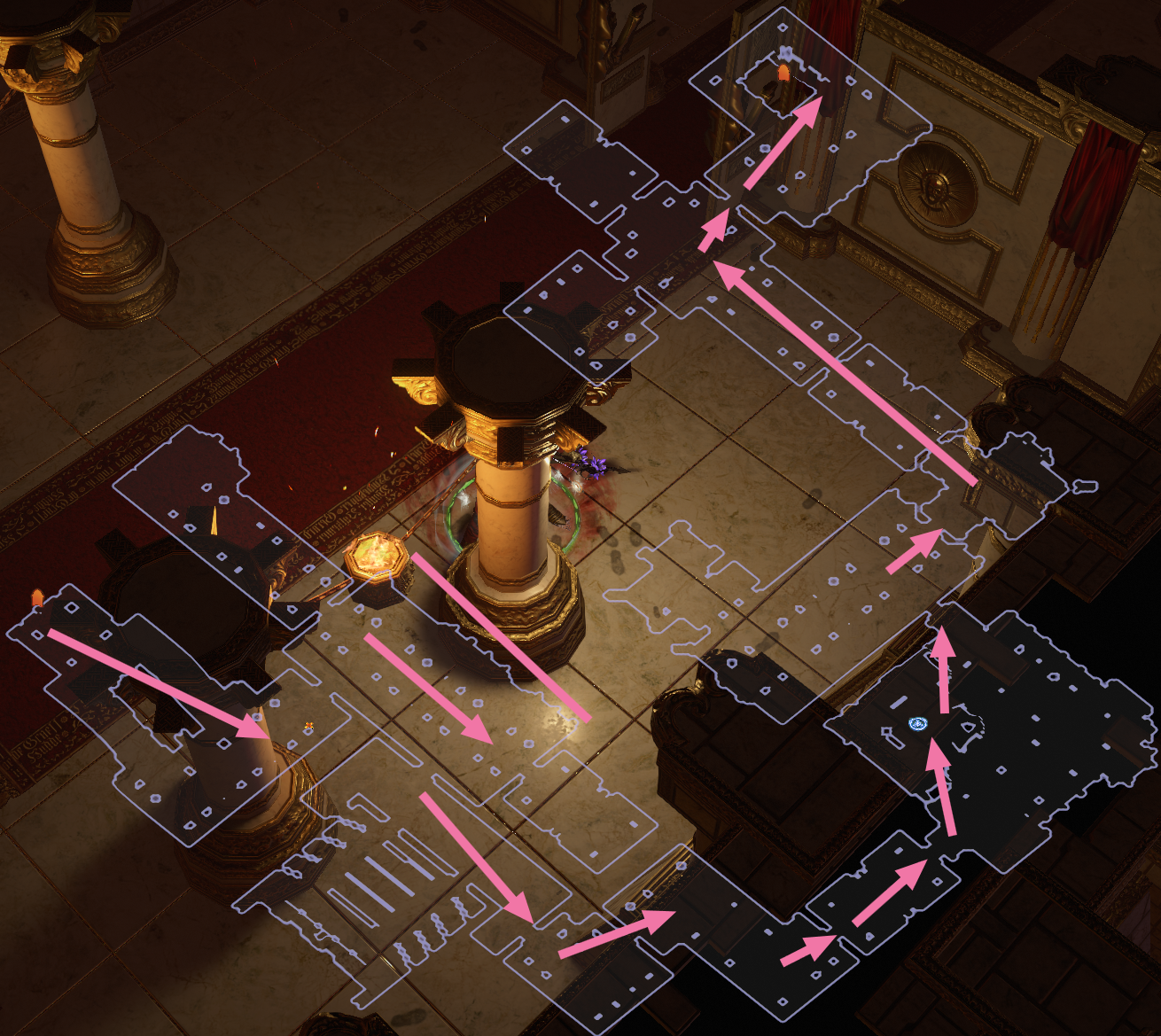
Task: Select the orange door marker where the arrow route begins
Action: click(37, 598)
